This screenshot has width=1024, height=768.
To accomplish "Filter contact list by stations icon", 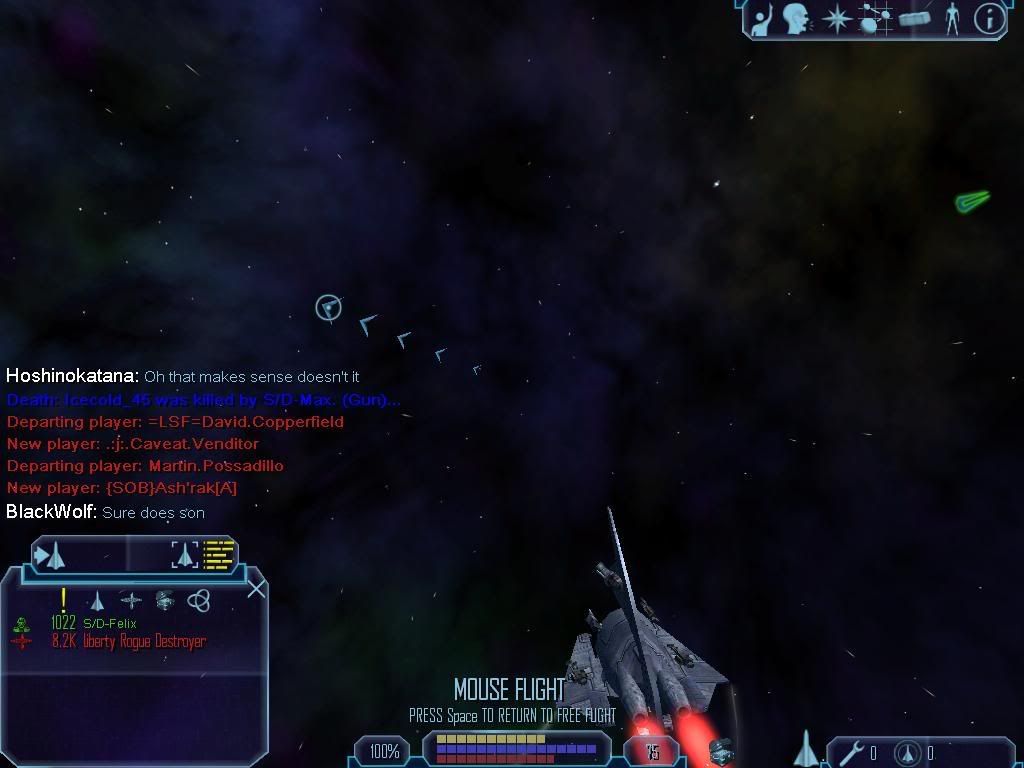I will coord(131,600).
